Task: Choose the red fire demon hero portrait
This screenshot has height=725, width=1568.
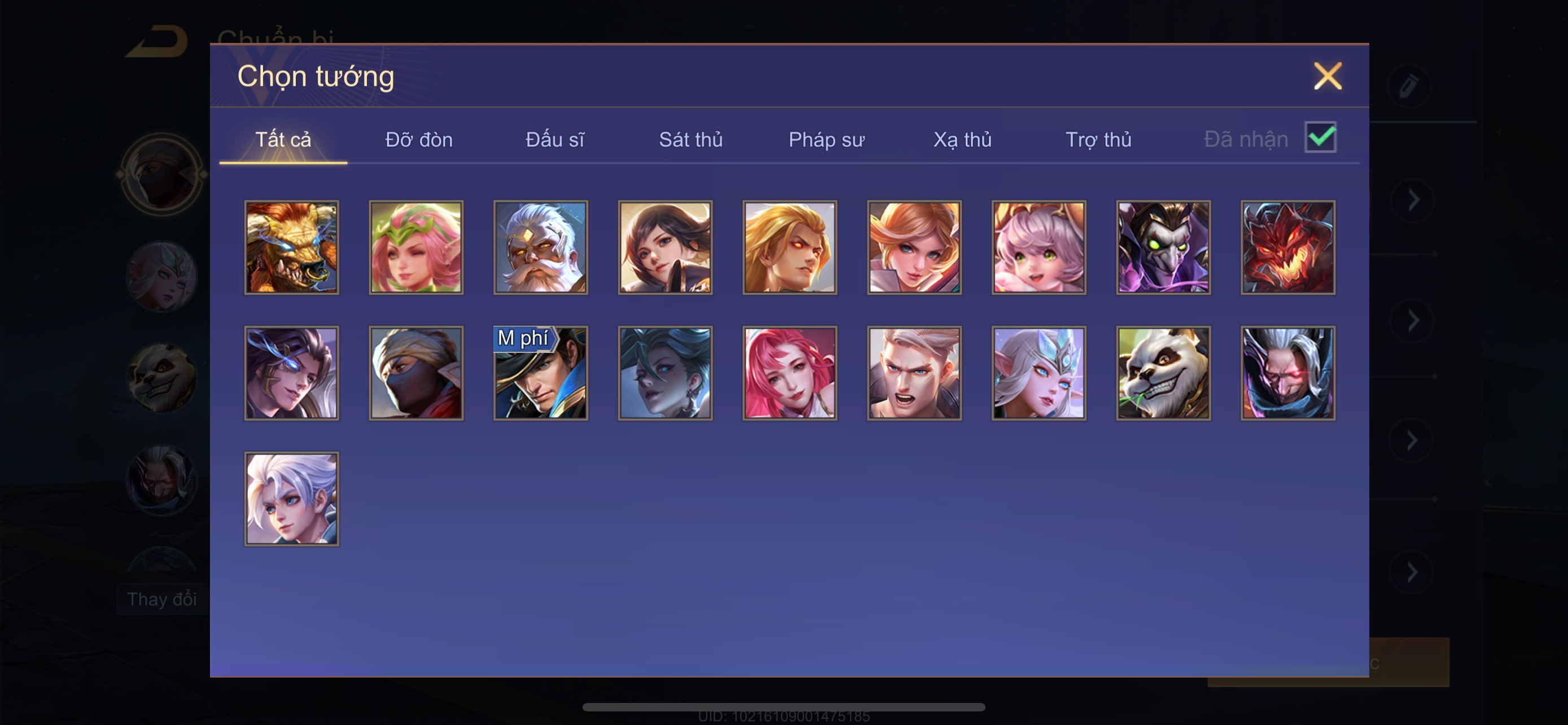Action: [x=1288, y=247]
